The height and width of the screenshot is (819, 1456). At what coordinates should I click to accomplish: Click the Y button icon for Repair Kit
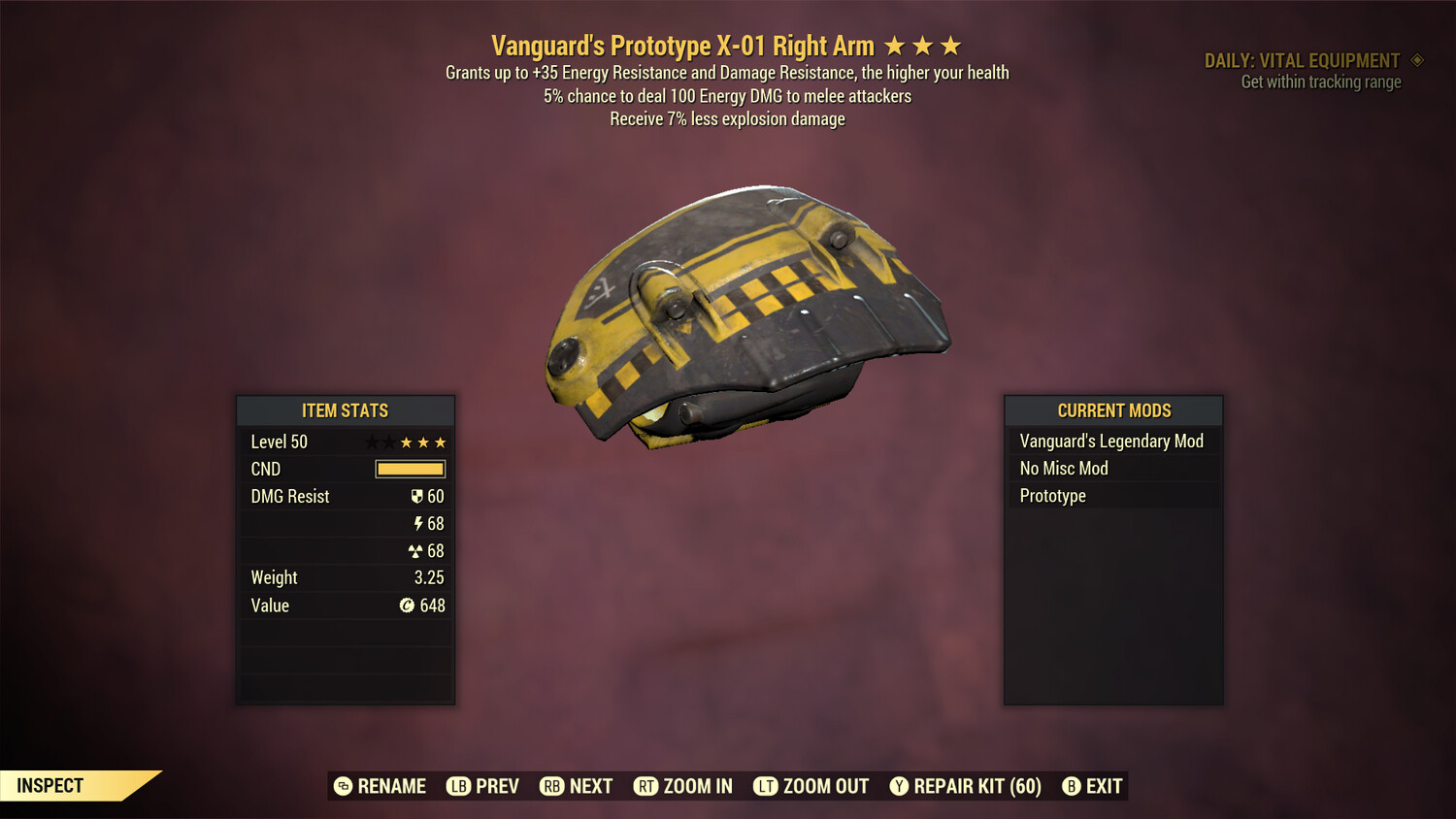[898, 786]
